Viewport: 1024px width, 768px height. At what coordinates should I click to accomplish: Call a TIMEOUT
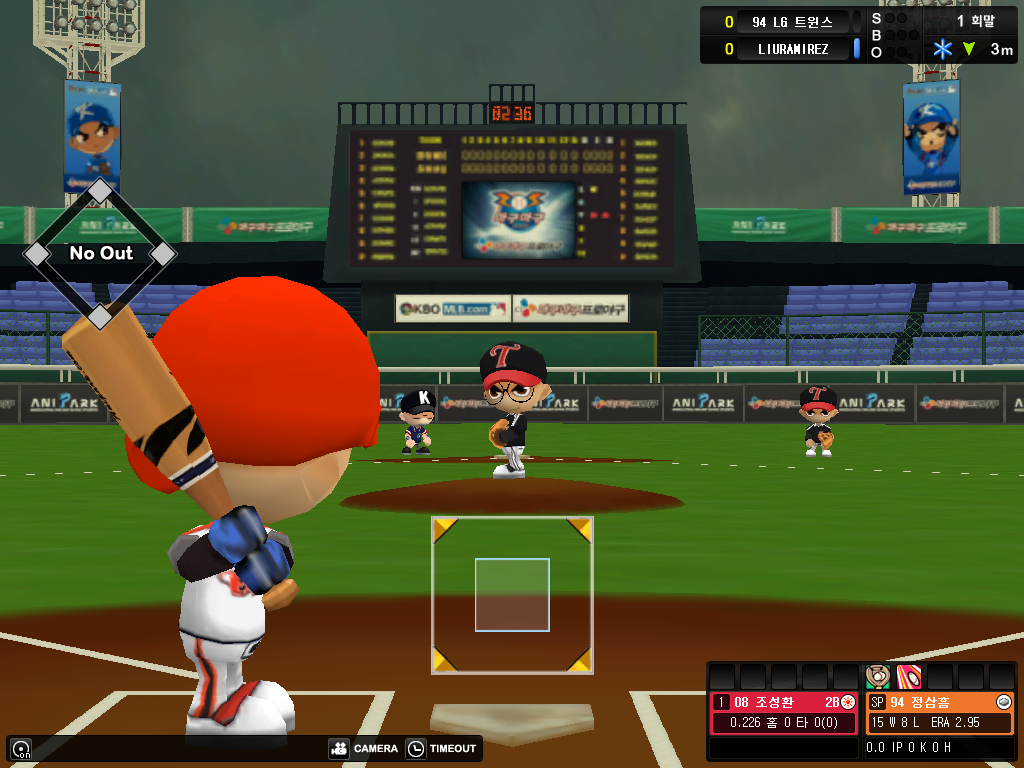[443, 748]
